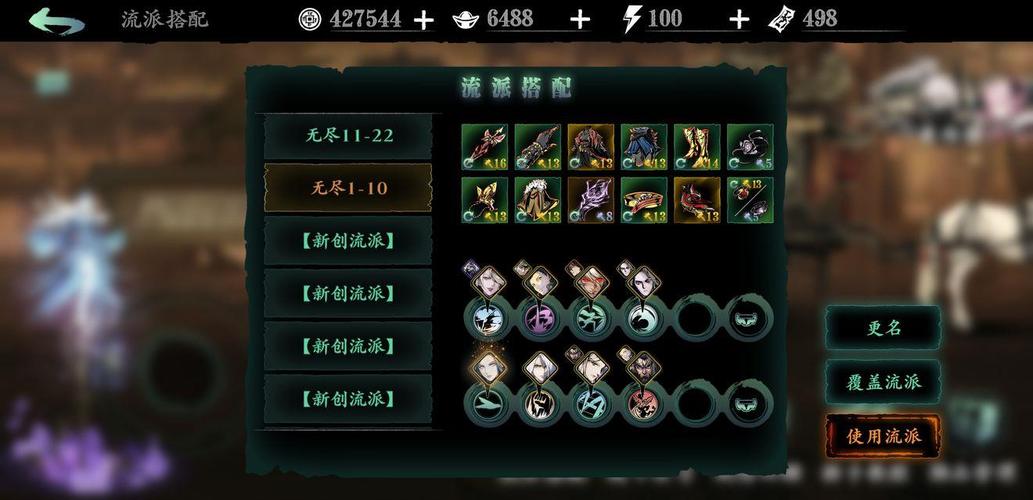Screen dimensions: 1033x500
Task: Inspect the white fur cloak equipment slot
Action: tap(538, 200)
